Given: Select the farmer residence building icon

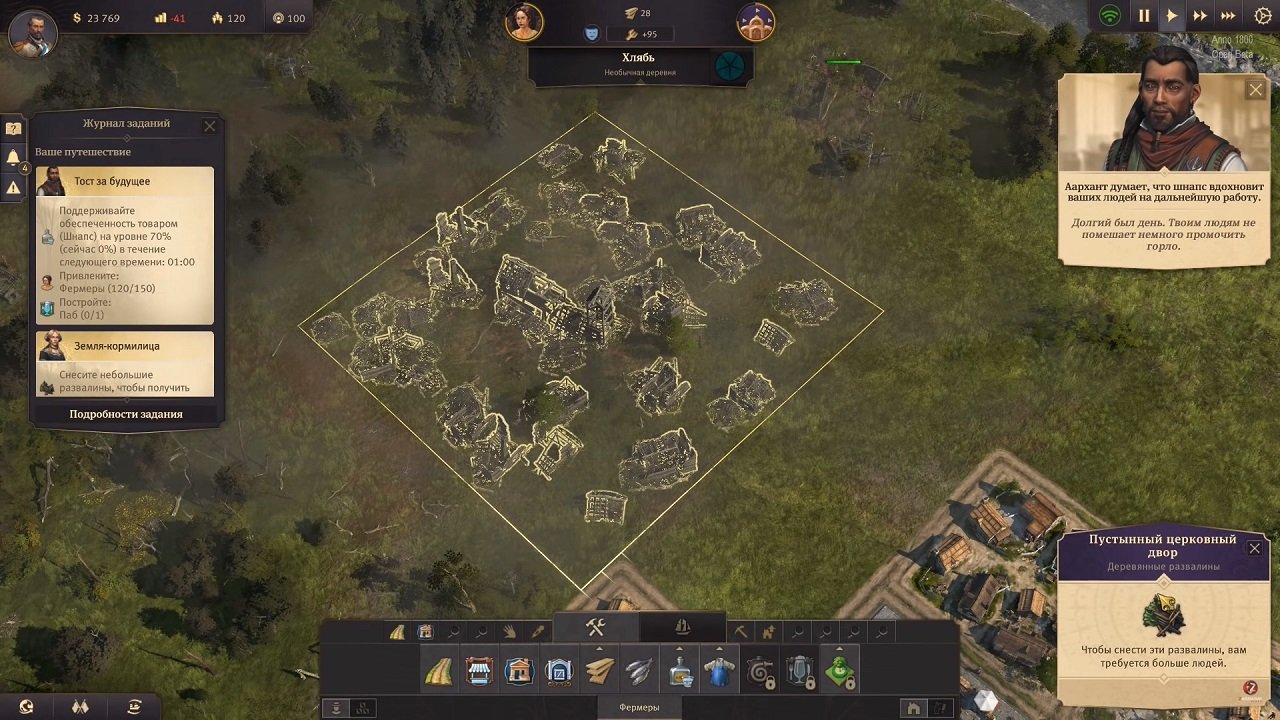Looking at the screenshot, I should 520,672.
